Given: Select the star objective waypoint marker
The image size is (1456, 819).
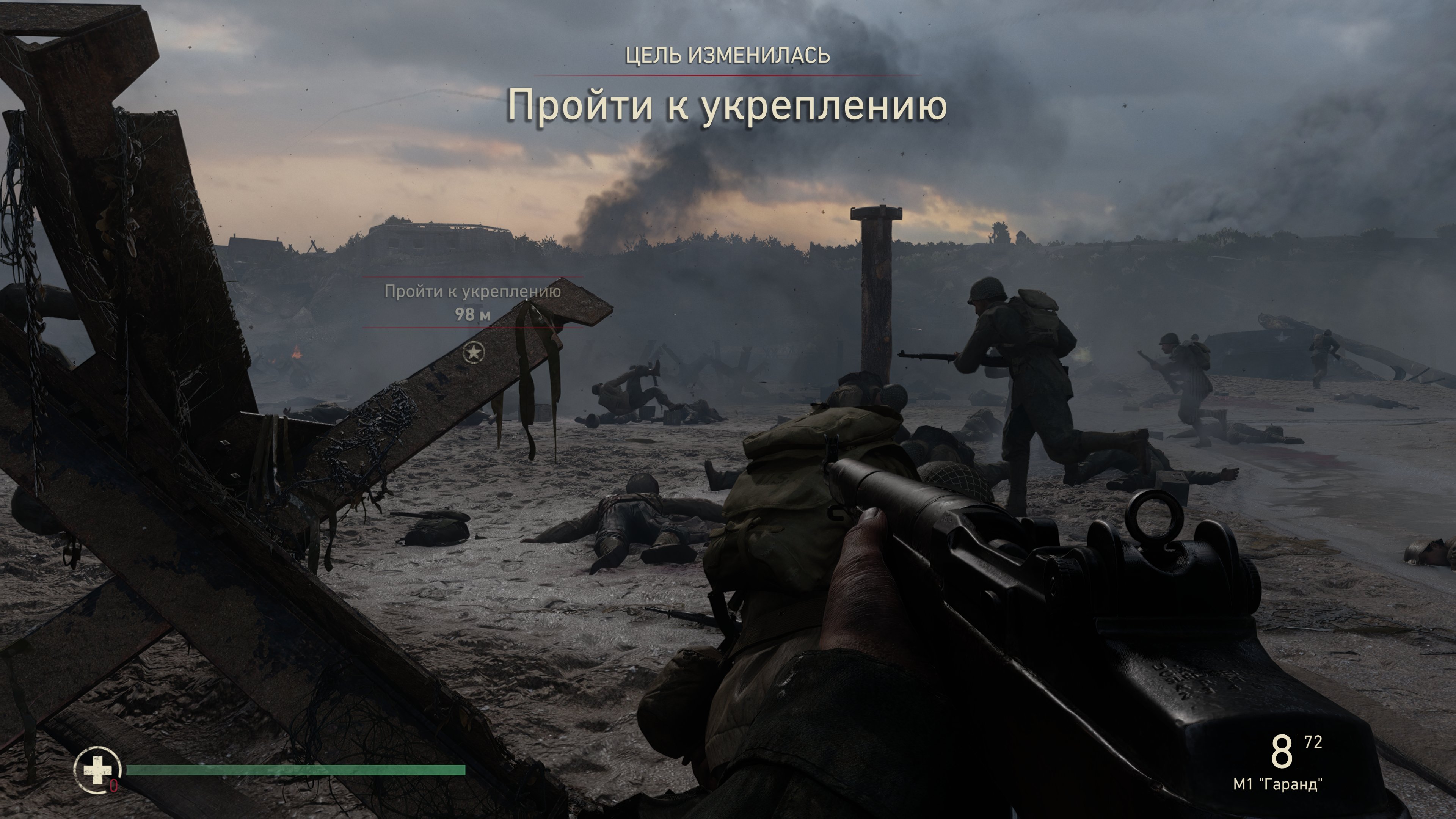Looking at the screenshot, I should (473, 353).
